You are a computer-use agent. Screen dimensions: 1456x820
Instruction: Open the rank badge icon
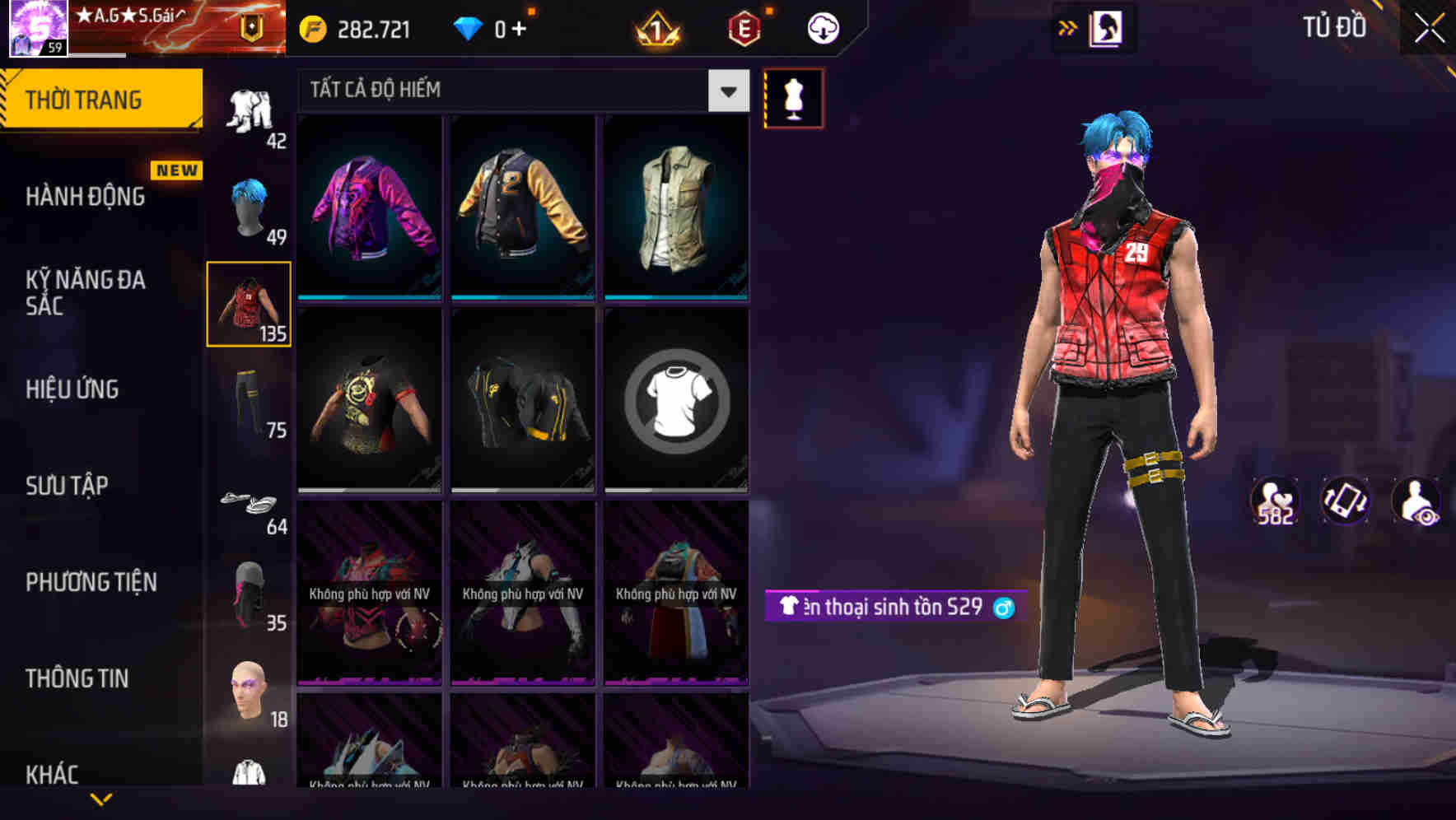(x=657, y=27)
